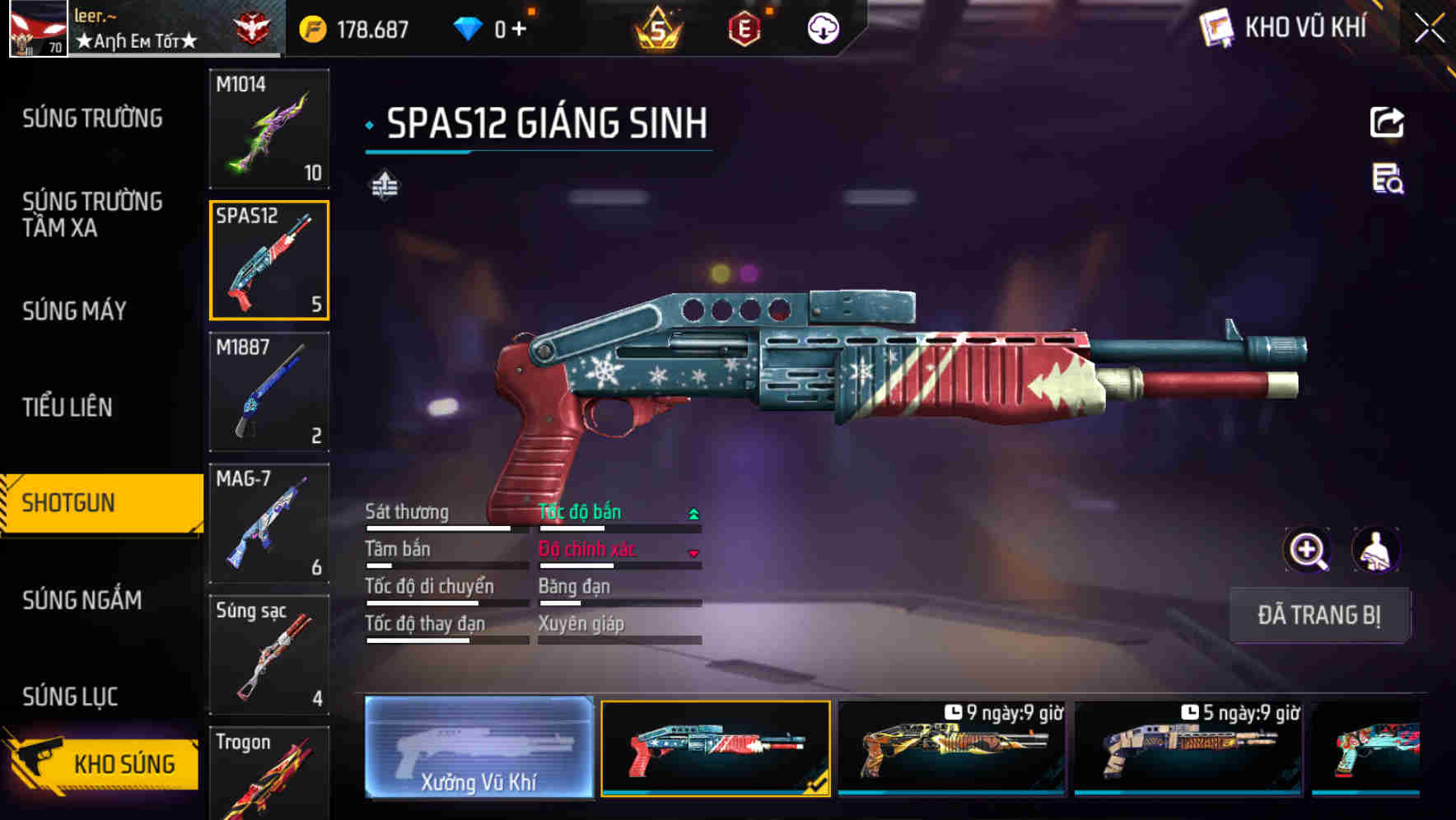Select the skin with 5 ngày timer
This screenshot has height=820, width=1456.
tap(1188, 748)
